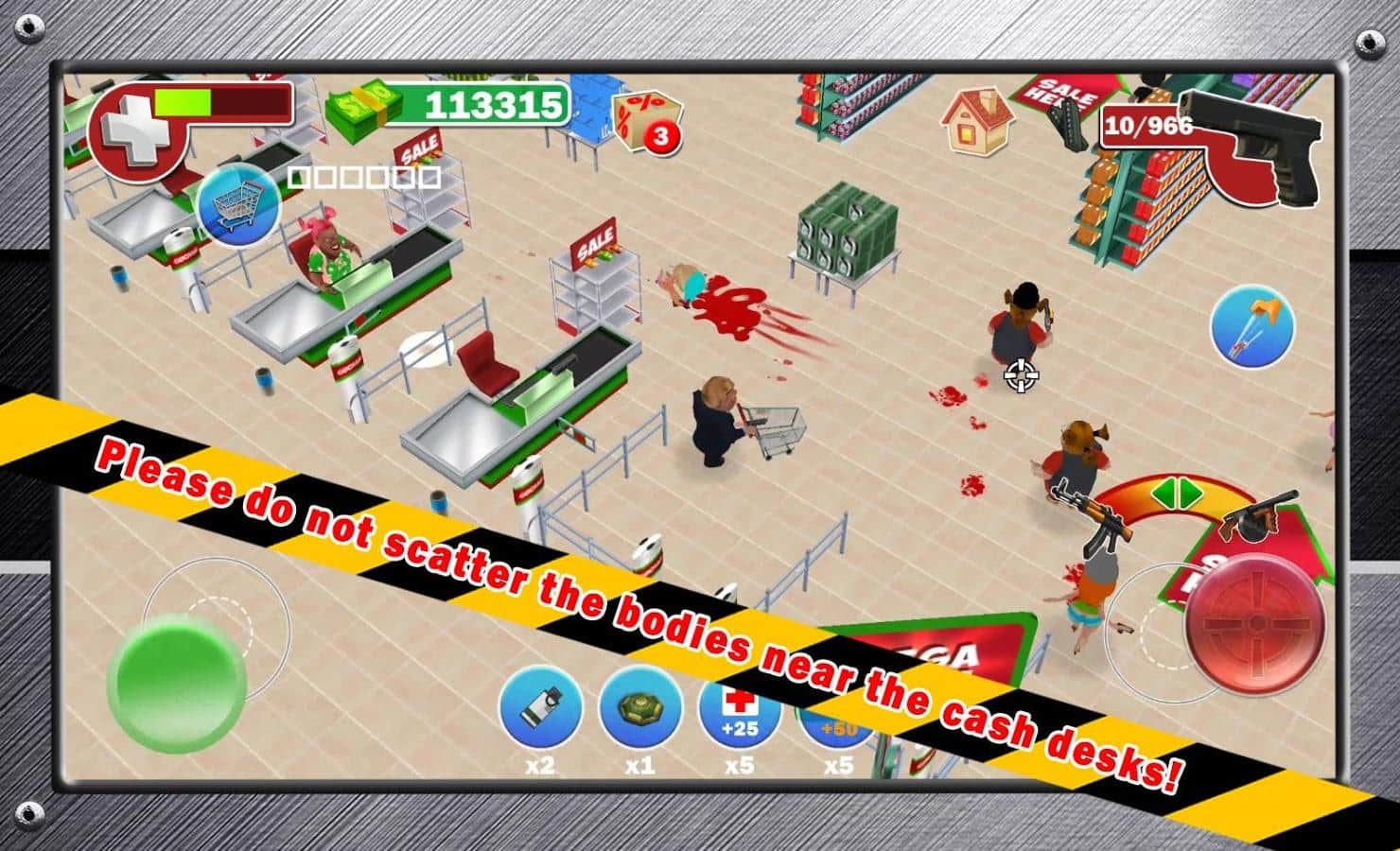Image resolution: width=1400 pixels, height=851 pixels.
Task: Open the shopping cart icon
Action: [237, 205]
